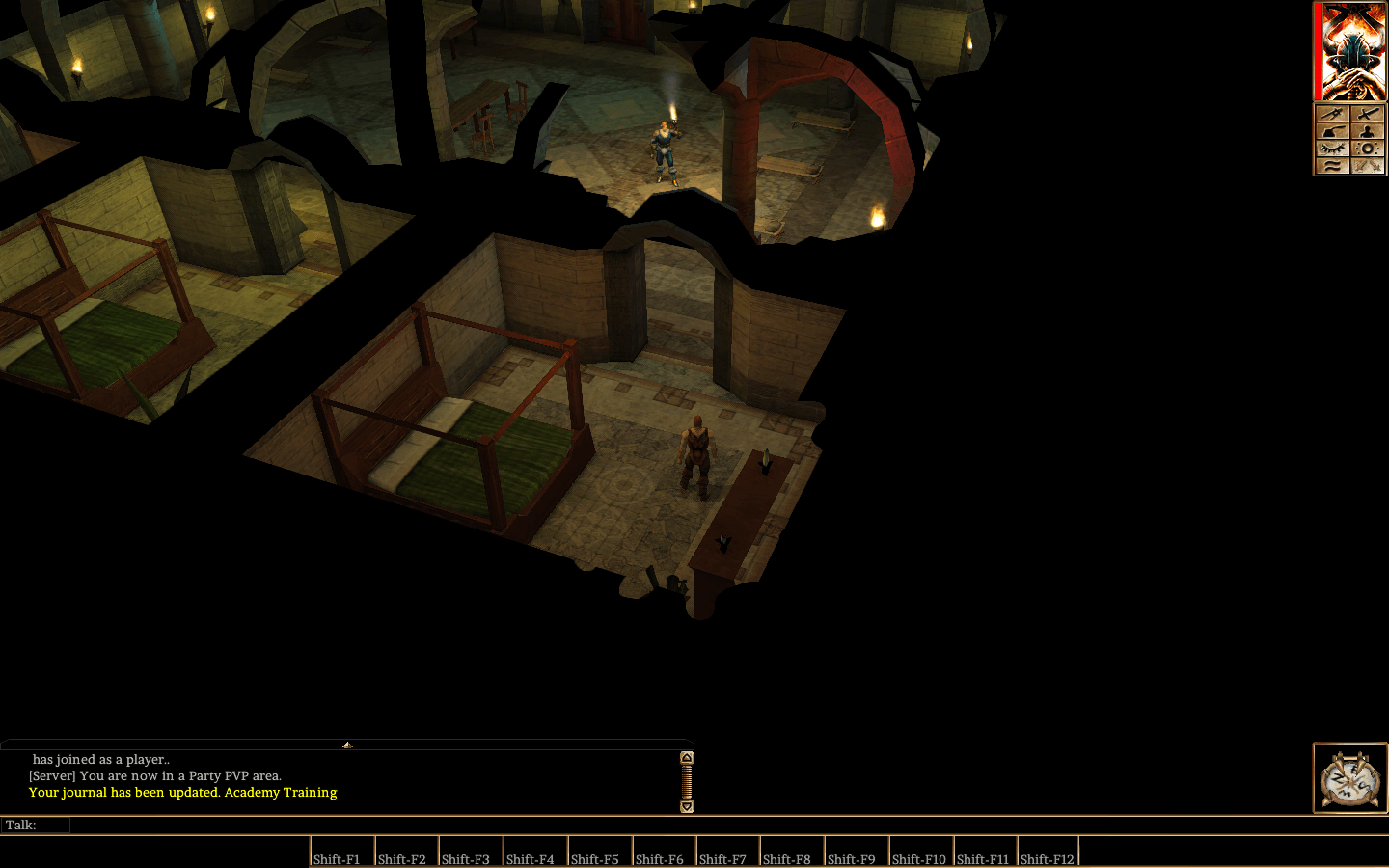Screen dimensions: 1389x868
Task: Expand the chat window with the top arrow
Action: [347, 746]
